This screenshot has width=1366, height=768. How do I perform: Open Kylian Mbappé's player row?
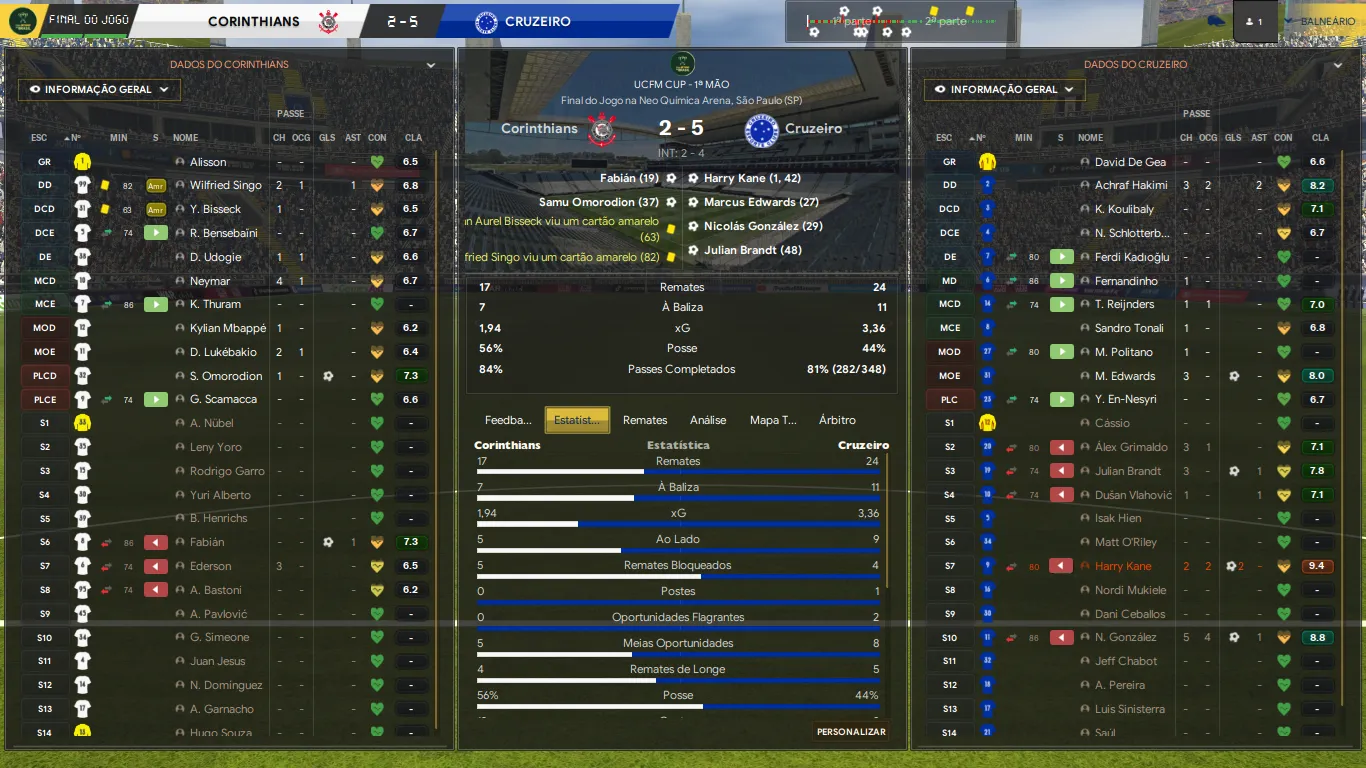point(228,328)
